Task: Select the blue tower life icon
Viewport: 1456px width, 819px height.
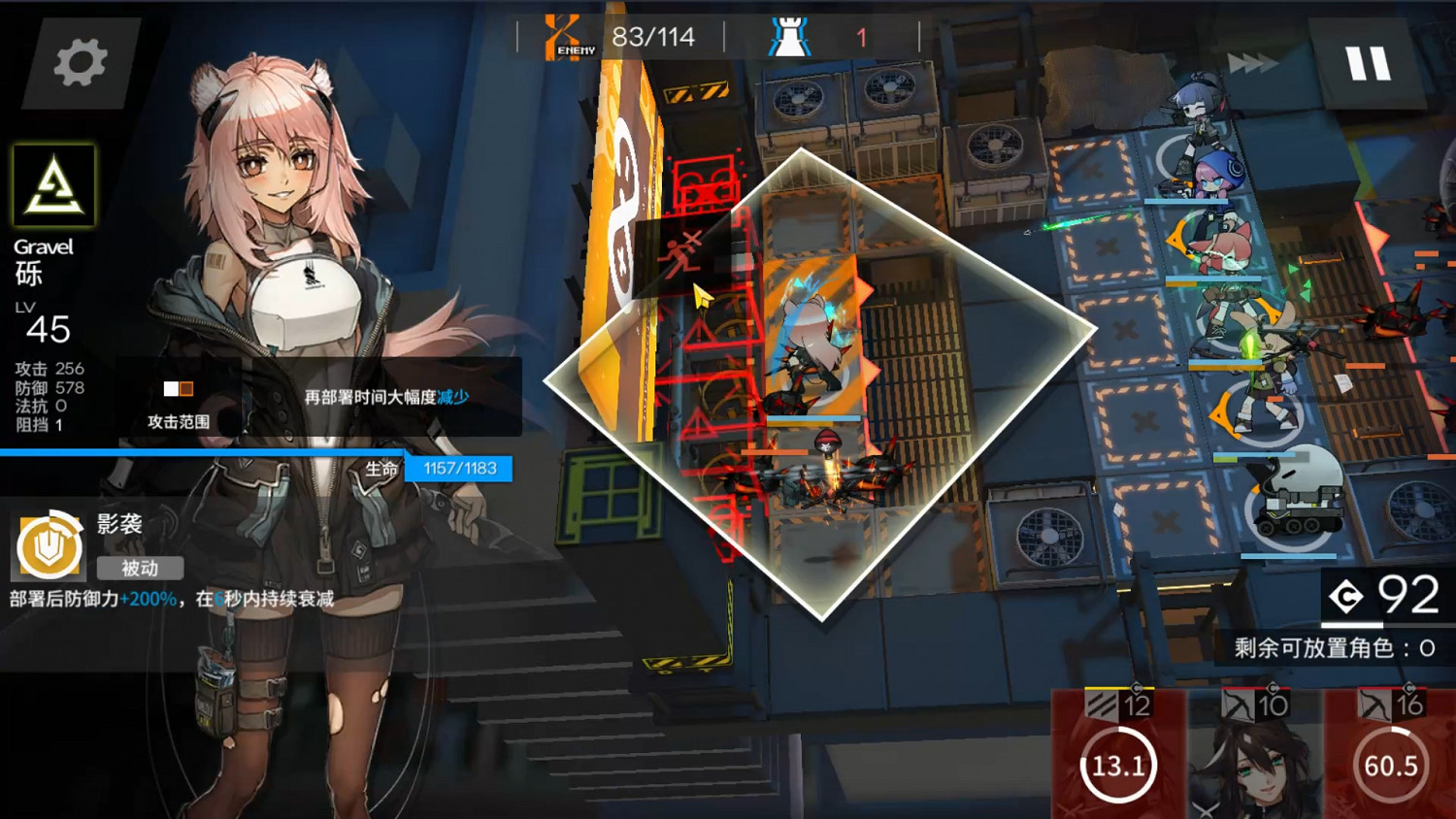Action: tap(790, 35)
